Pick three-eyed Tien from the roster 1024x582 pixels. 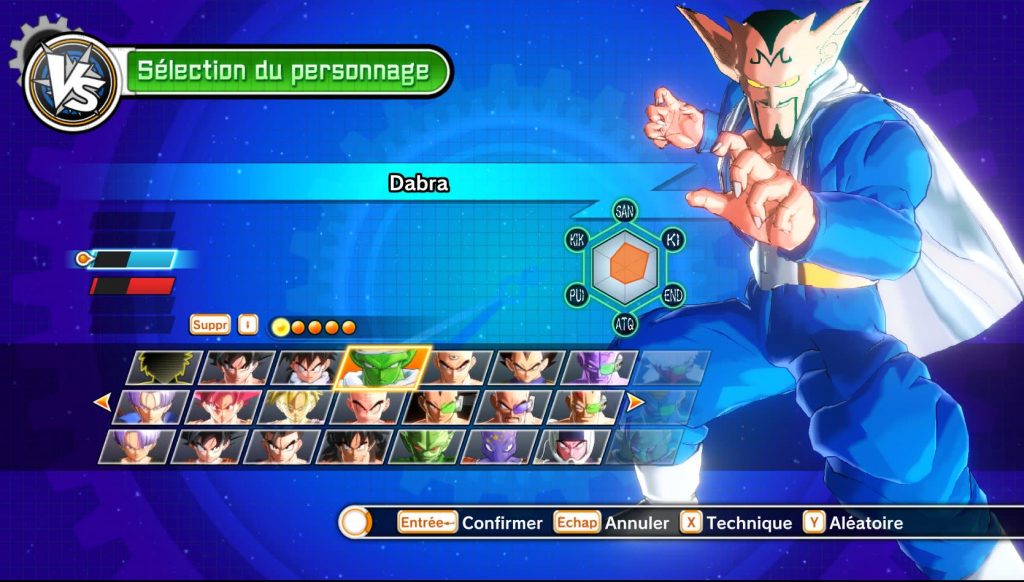pyautogui.click(x=458, y=368)
